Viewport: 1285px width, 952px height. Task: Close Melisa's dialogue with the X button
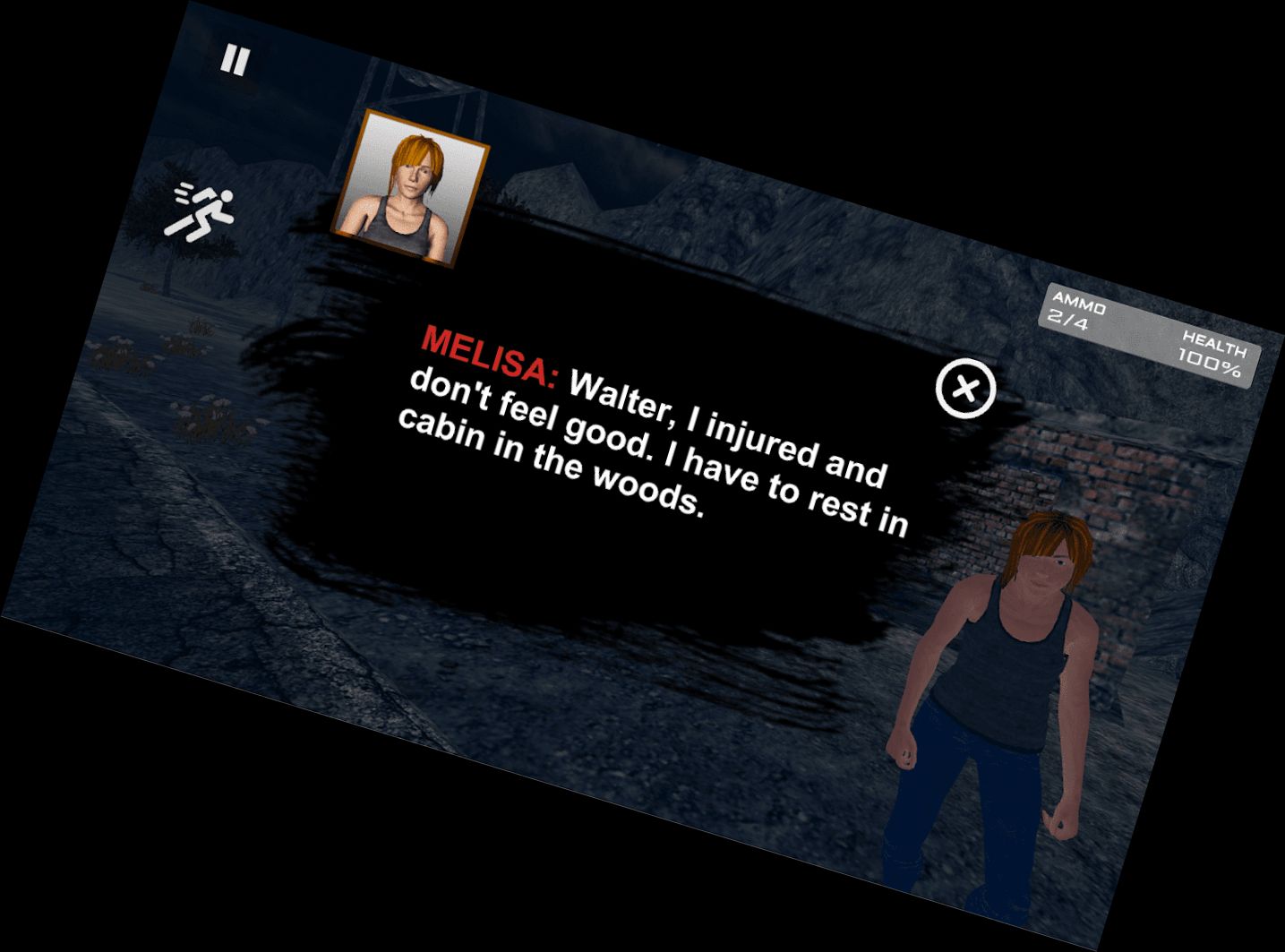pos(965,389)
